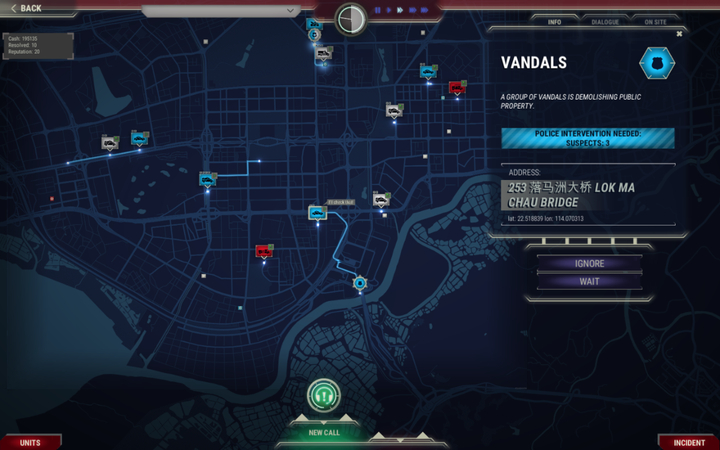
Task: Open the top dropdown bar
Action: click(x=220, y=11)
